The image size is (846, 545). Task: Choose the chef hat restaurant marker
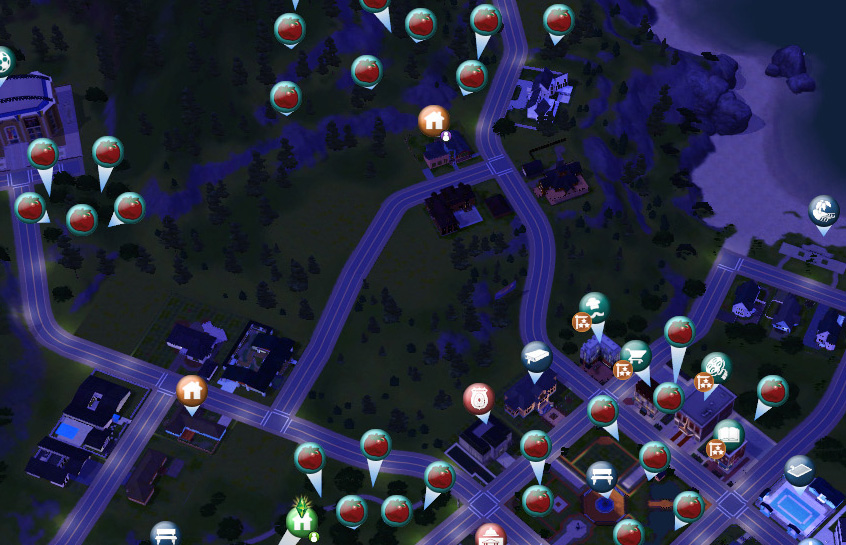coord(595,307)
